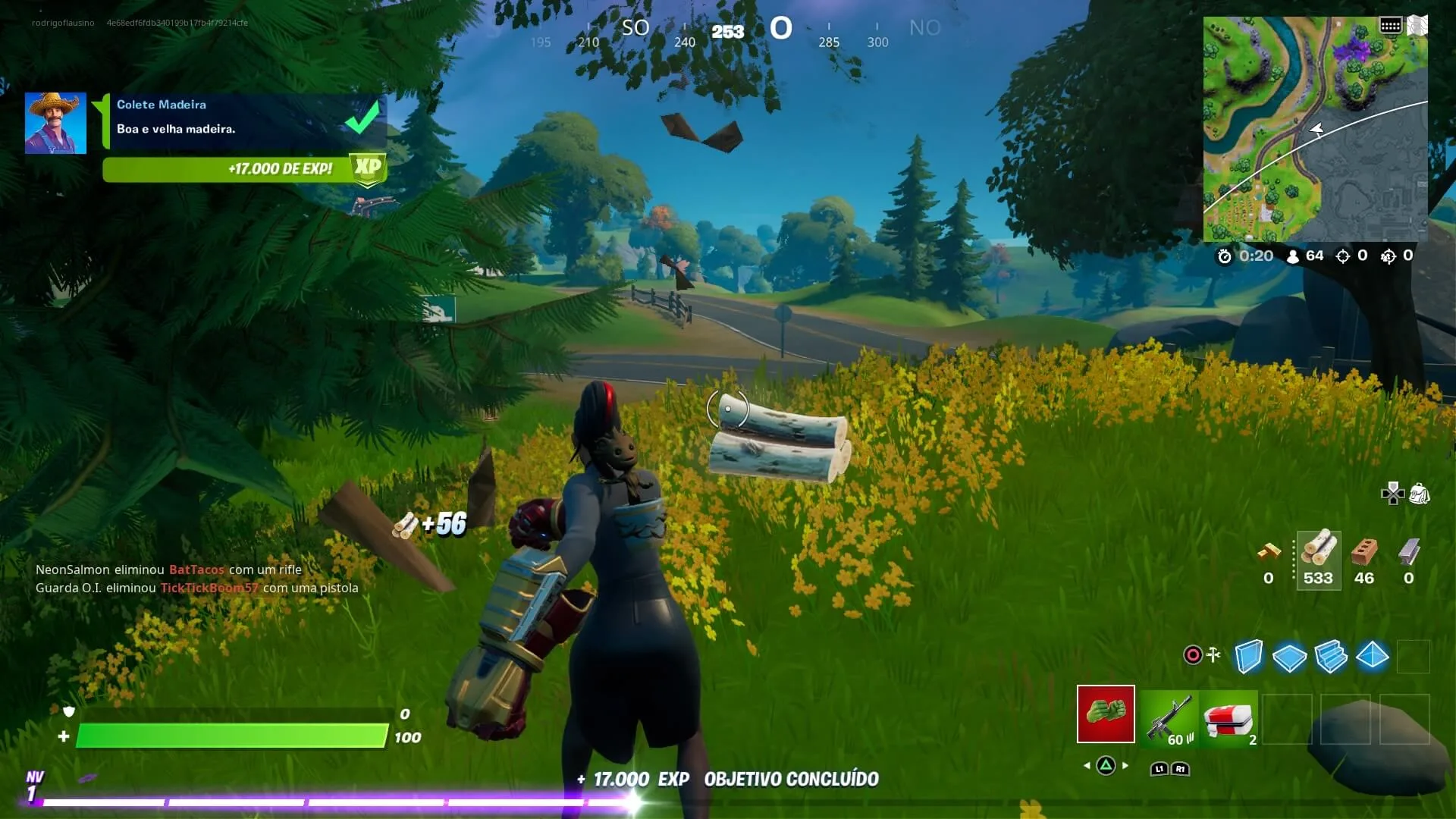This screenshot has height=819, width=1456.
Task: Select the stairs building piece
Action: click(x=1331, y=656)
